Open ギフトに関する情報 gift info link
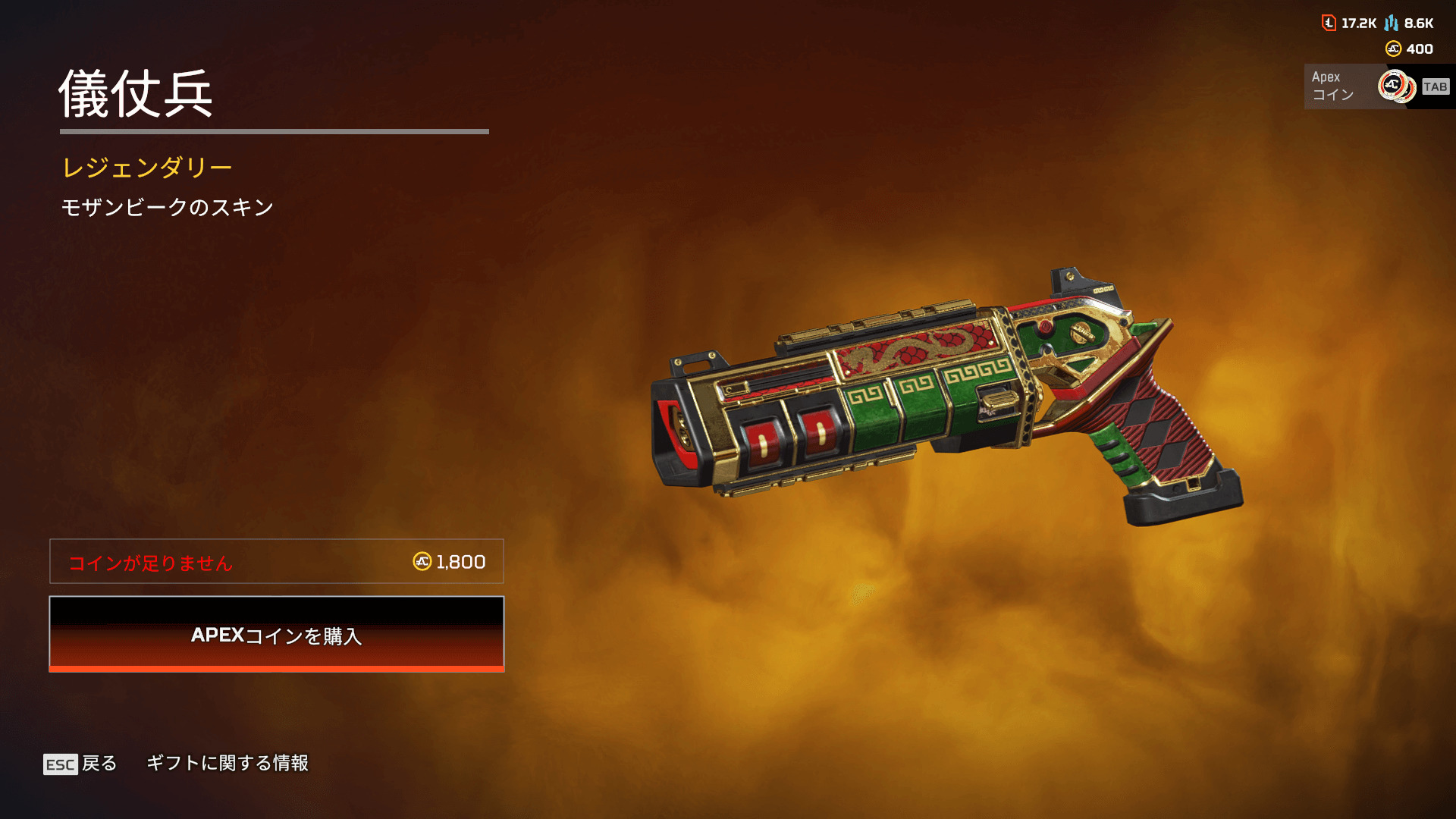Image resolution: width=1456 pixels, height=819 pixels. tap(227, 763)
